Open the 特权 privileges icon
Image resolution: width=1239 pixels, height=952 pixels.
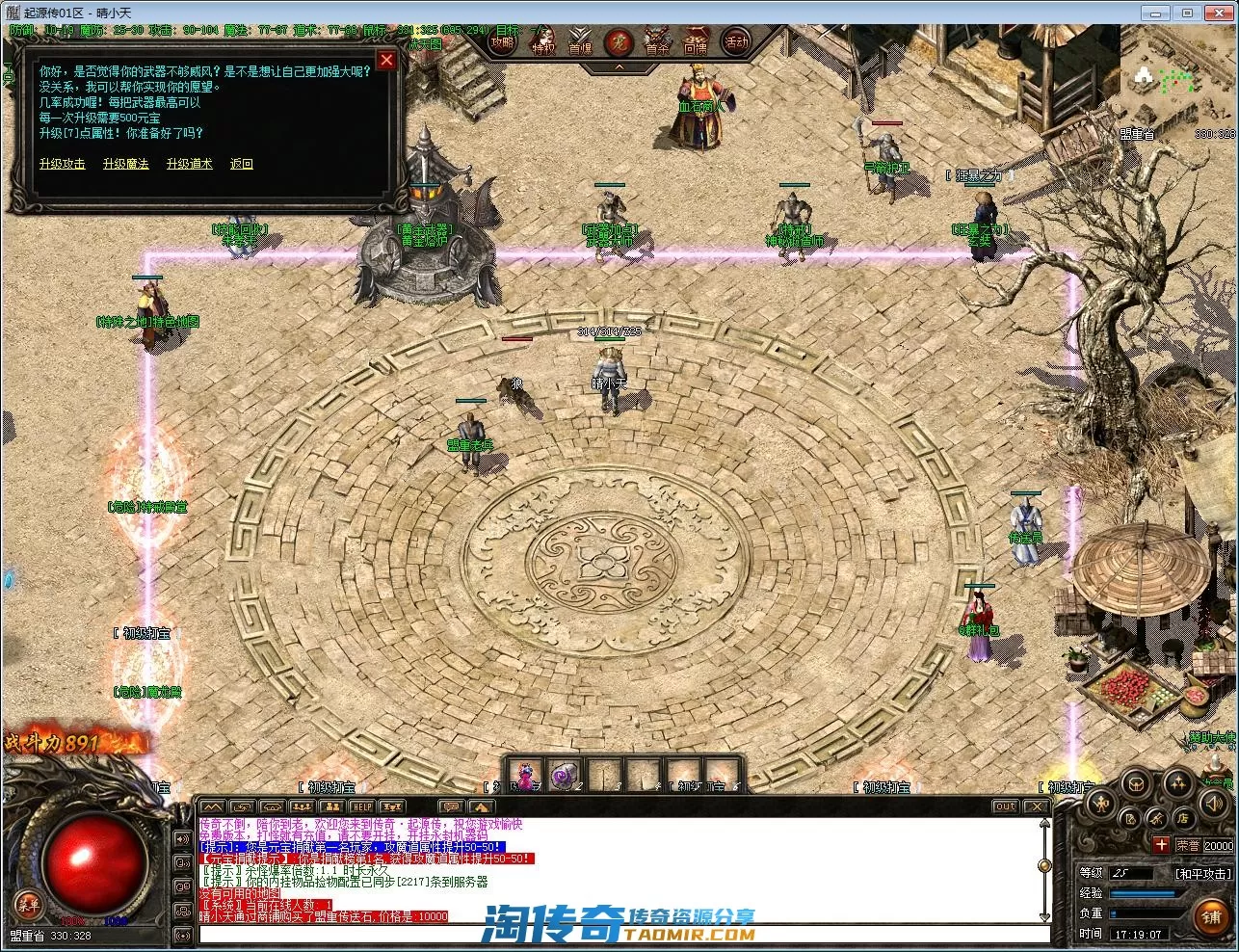[x=543, y=42]
